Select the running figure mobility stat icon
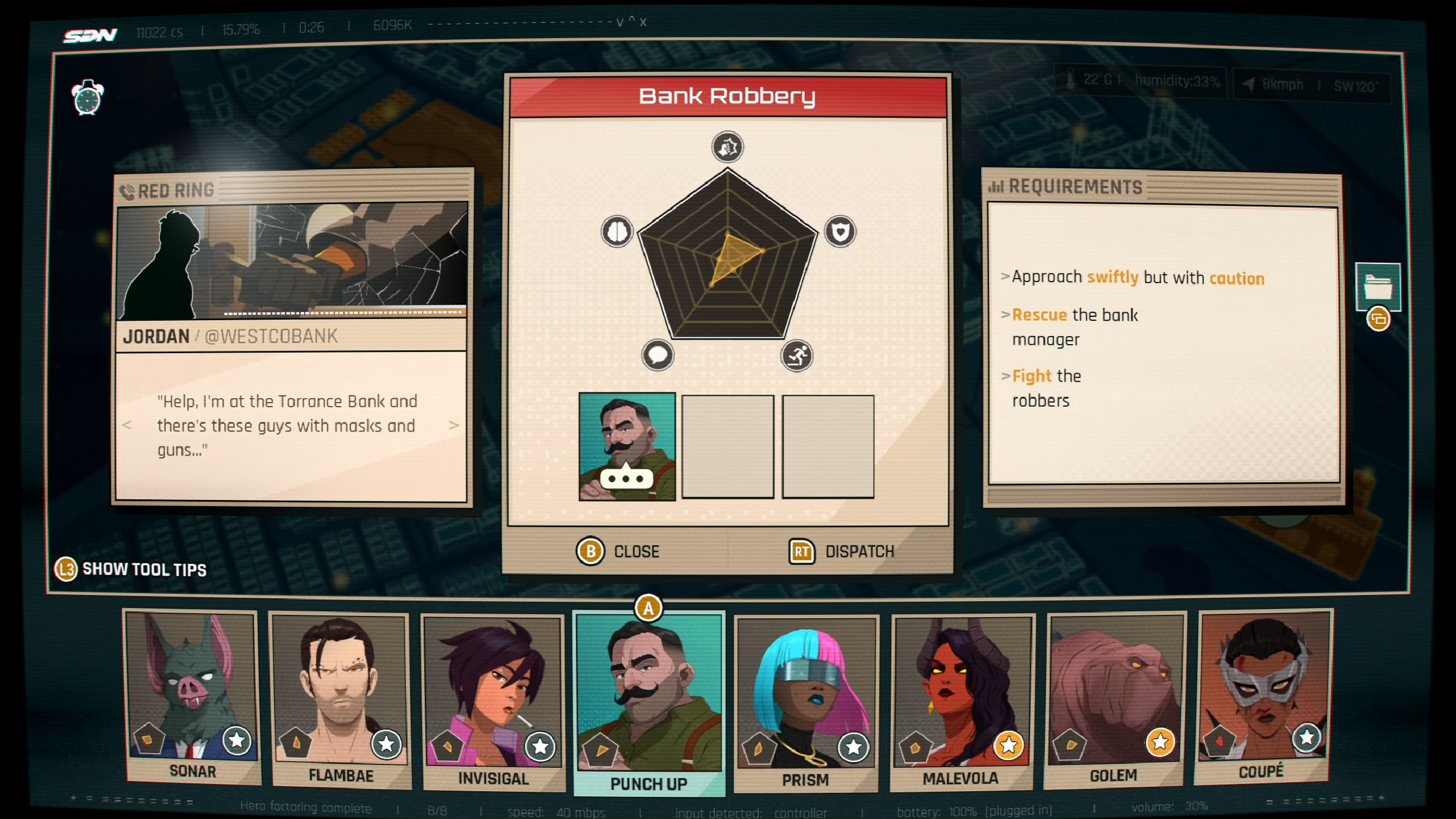Image resolution: width=1456 pixels, height=819 pixels. click(797, 356)
